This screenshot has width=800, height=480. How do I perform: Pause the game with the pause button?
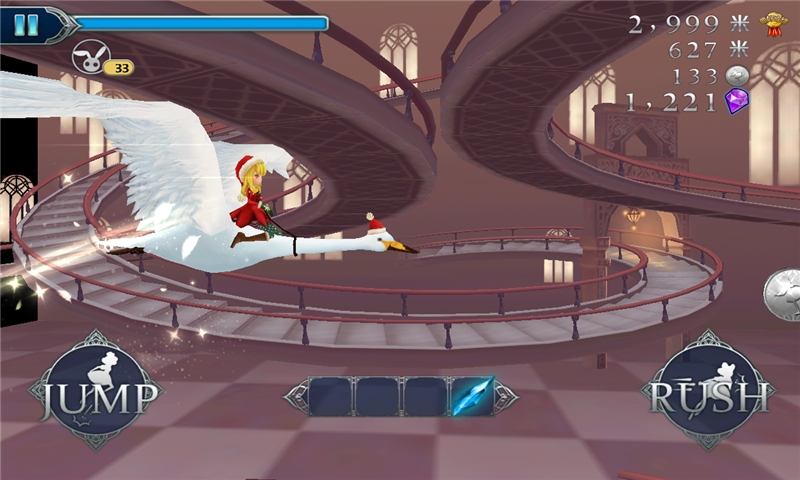[26, 25]
